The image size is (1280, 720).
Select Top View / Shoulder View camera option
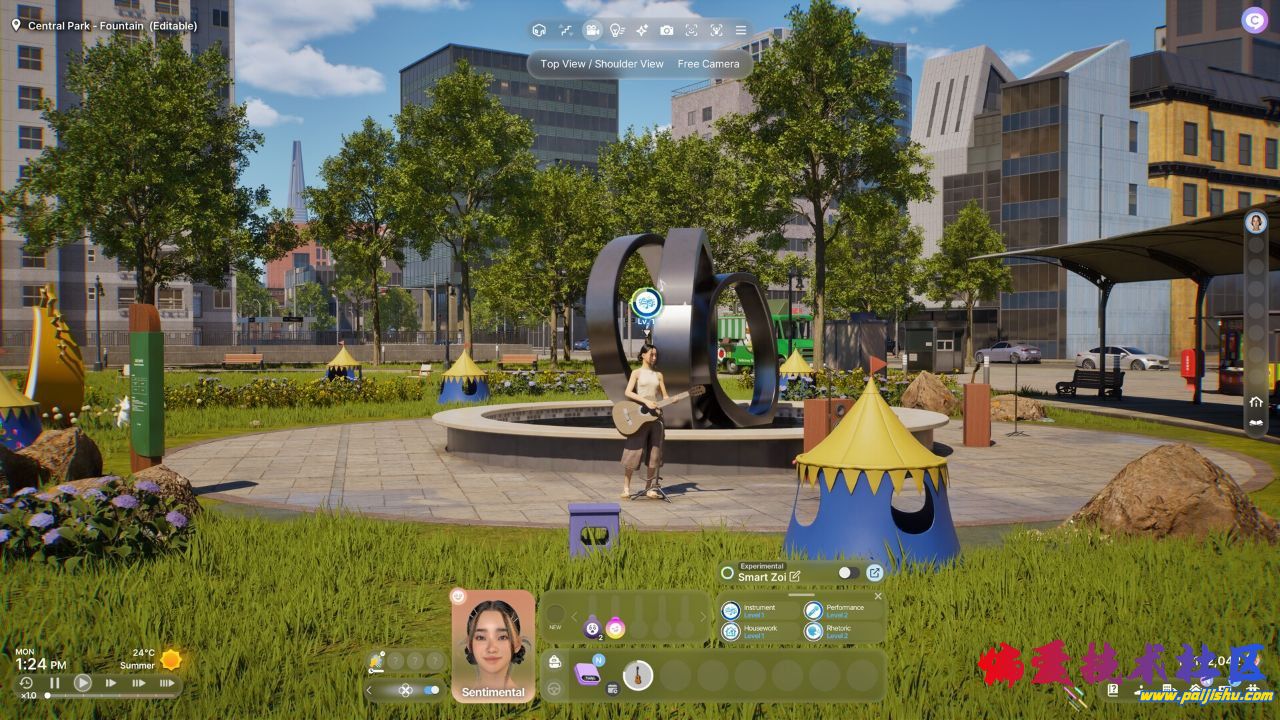click(x=602, y=64)
